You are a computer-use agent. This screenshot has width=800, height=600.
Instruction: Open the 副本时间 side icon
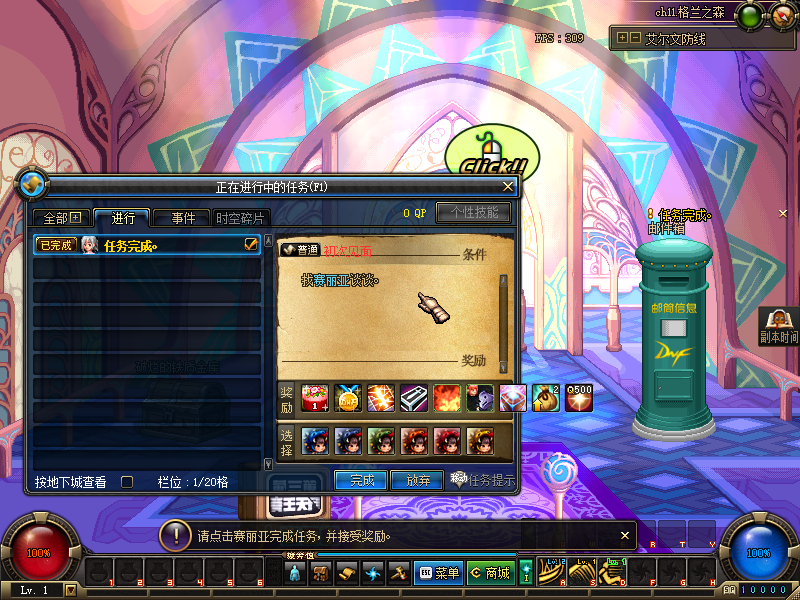click(x=778, y=324)
